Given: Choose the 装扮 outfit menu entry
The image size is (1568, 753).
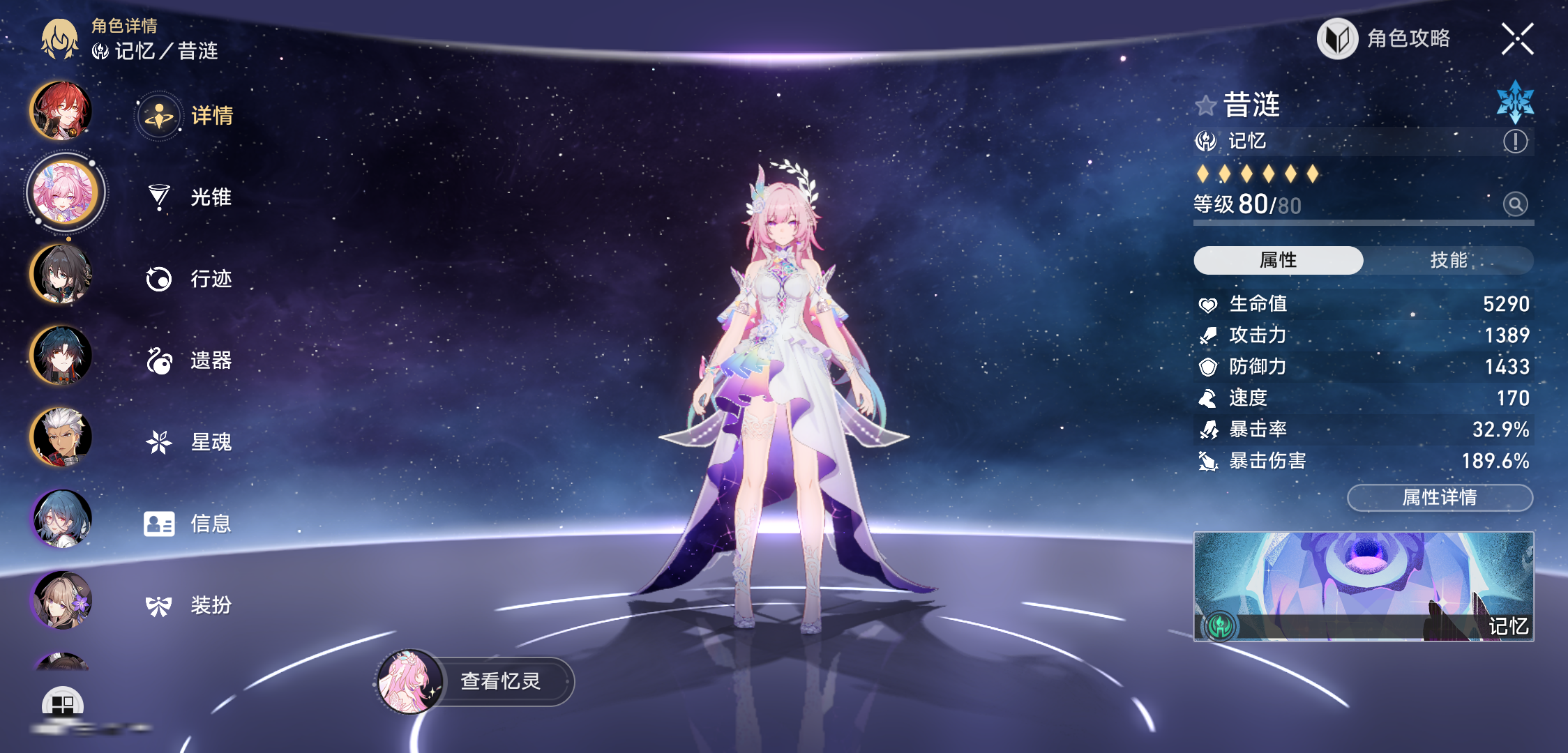Looking at the screenshot, I should coord(188,605).
